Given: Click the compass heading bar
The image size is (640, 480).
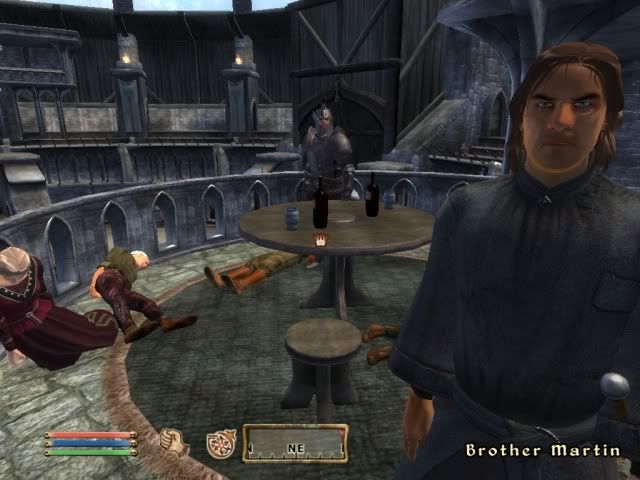Looking at the screenshot, I should click(x=295, y=443).
